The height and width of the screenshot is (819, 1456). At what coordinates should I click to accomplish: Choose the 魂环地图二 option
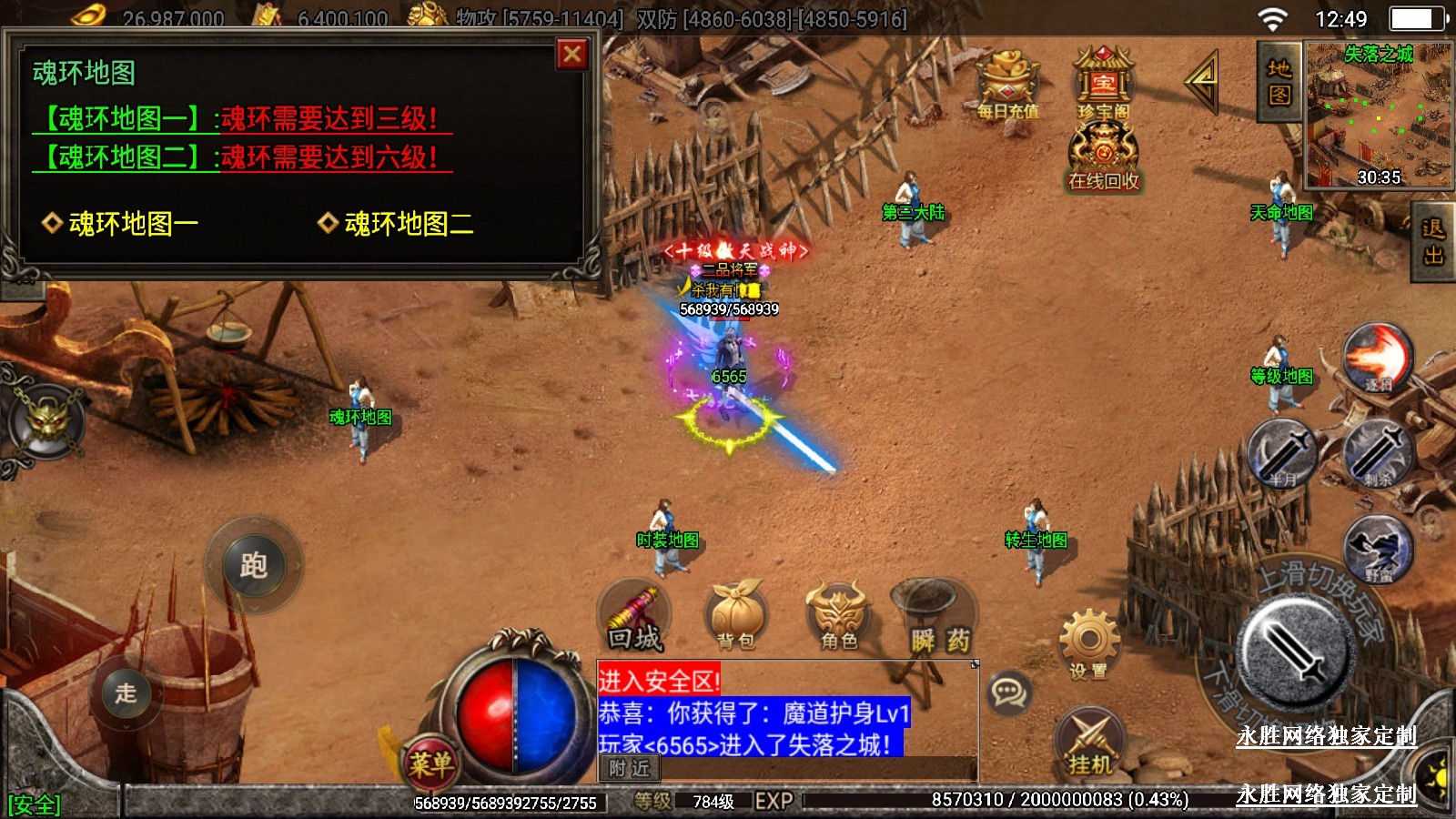coord(397,223)
